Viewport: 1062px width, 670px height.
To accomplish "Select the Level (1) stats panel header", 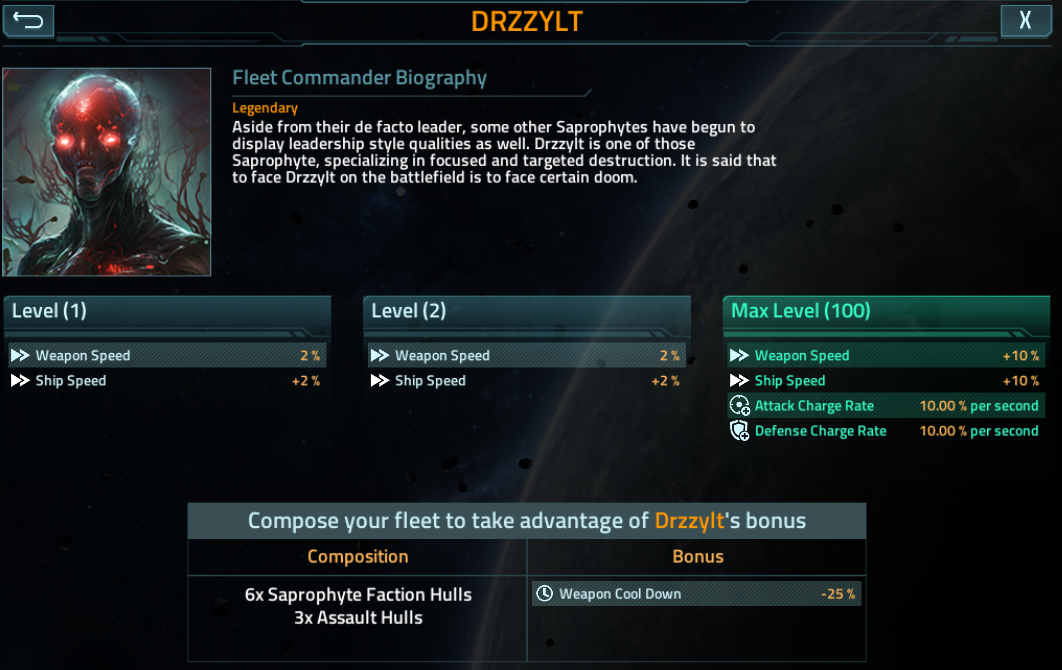I will tap(167, 312).
